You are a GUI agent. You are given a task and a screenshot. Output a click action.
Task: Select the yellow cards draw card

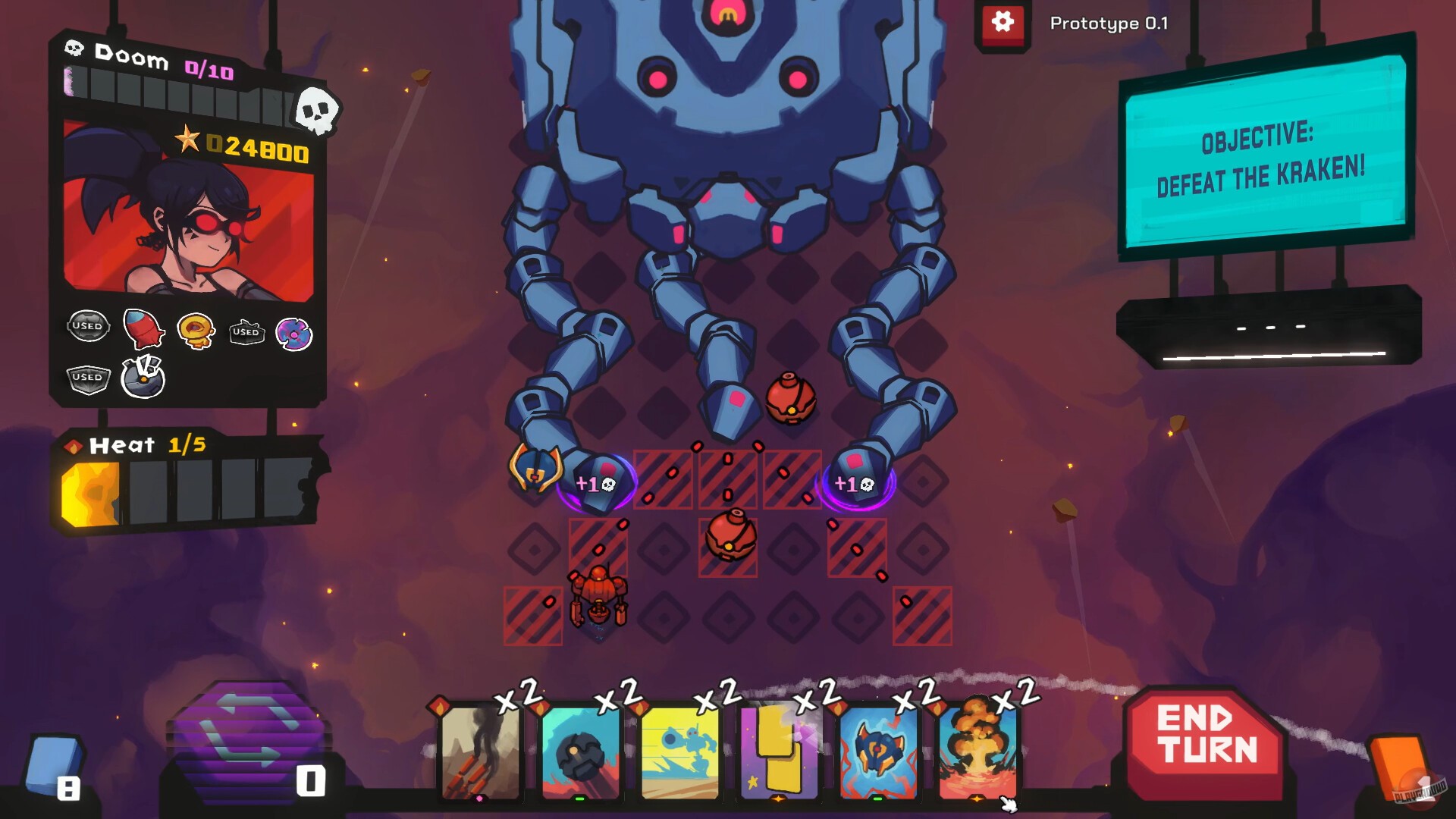[777, 756]
